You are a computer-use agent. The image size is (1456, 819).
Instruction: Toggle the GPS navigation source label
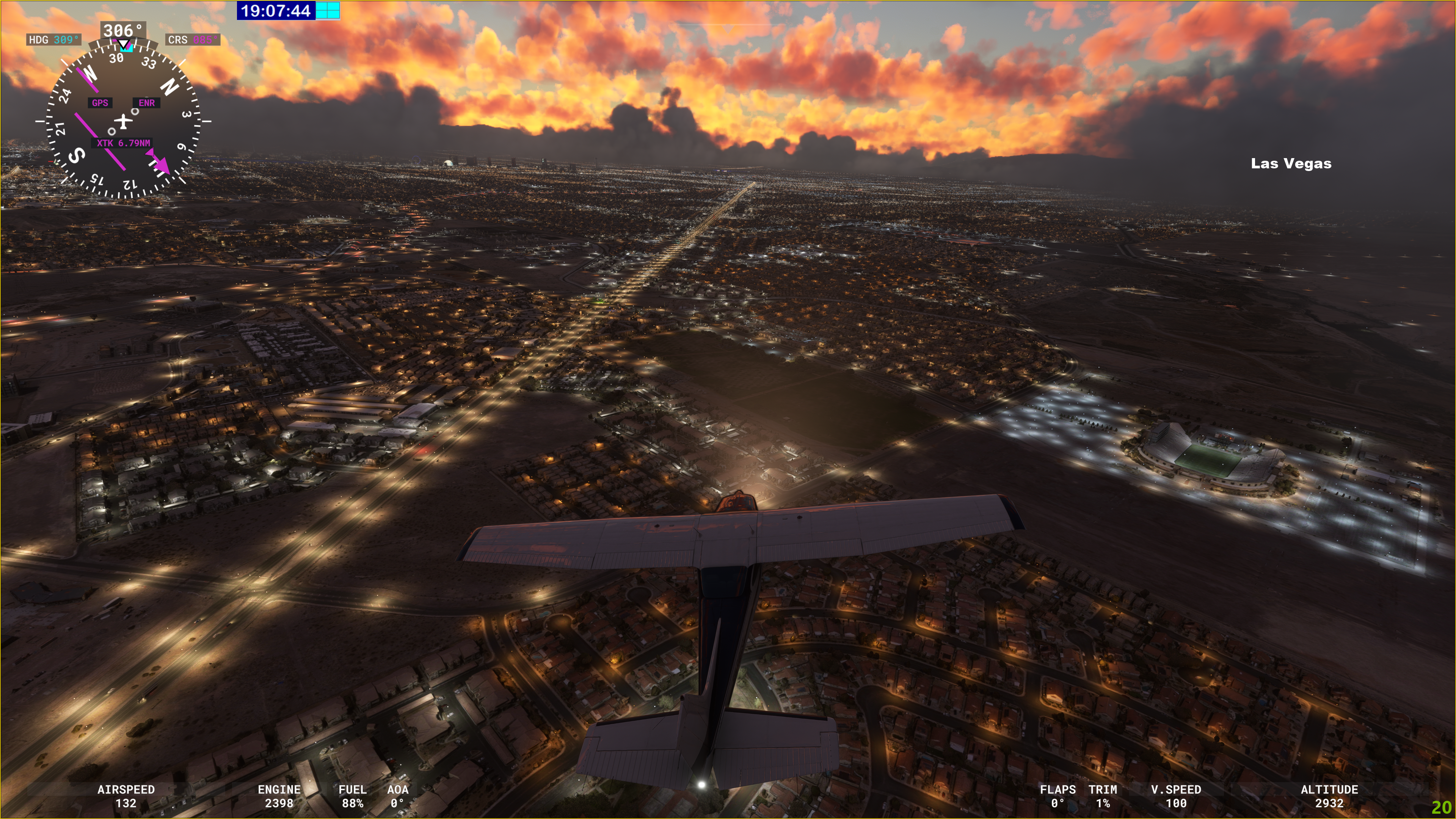(100, 103)
